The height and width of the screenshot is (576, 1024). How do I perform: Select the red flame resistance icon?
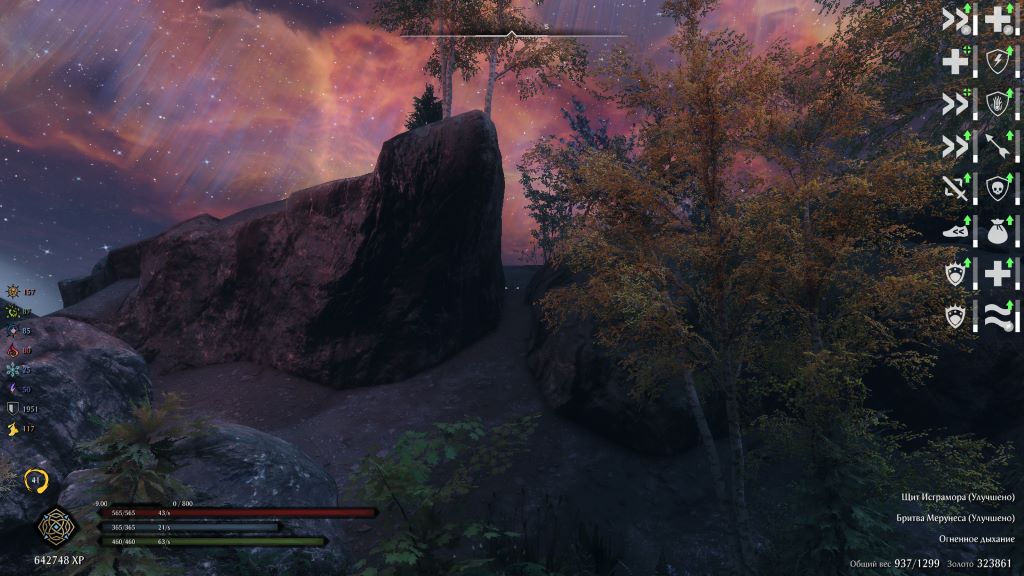tap(13, 350)
